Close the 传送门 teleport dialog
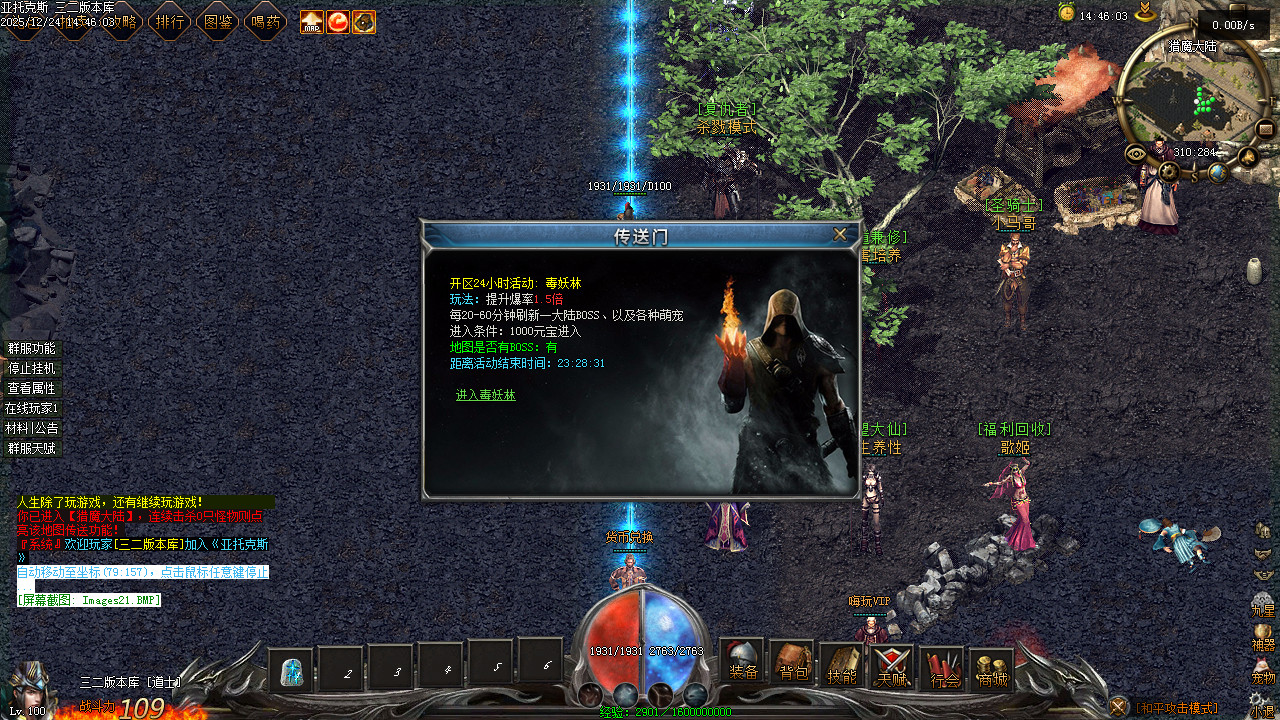The height and width of the screenshot is (720, 1280). [840, 234]
